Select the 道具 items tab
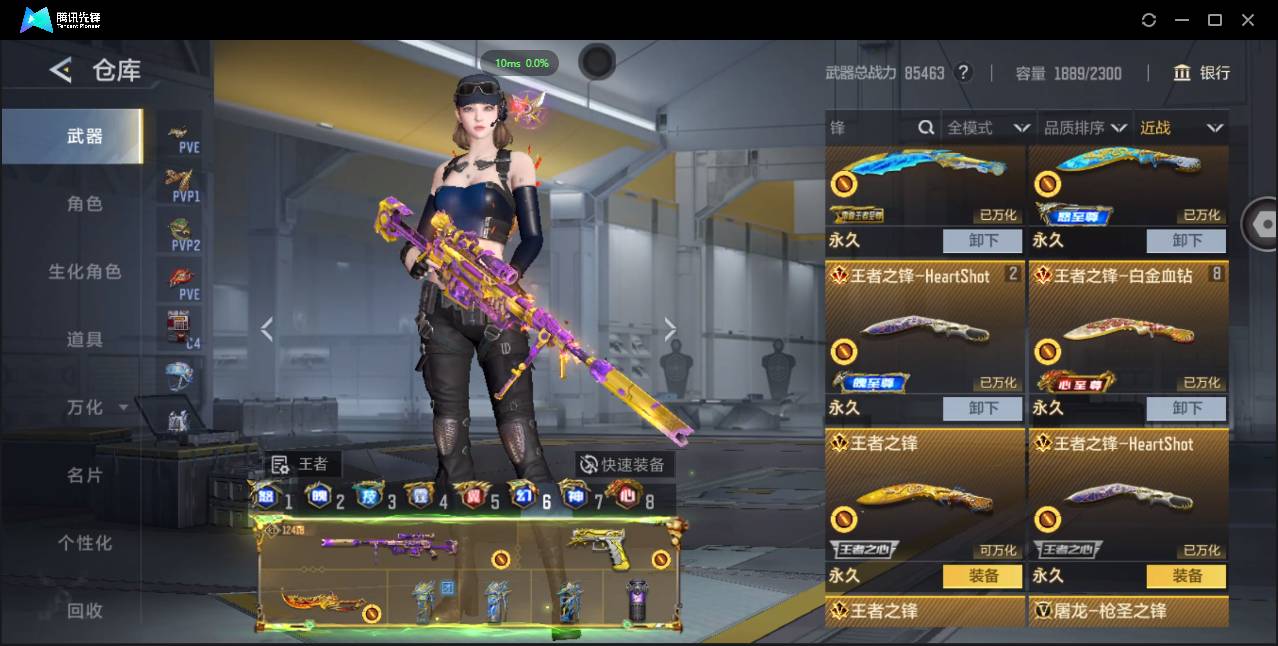Screen dimensions: 1278x646 click(x=84, y=339)
